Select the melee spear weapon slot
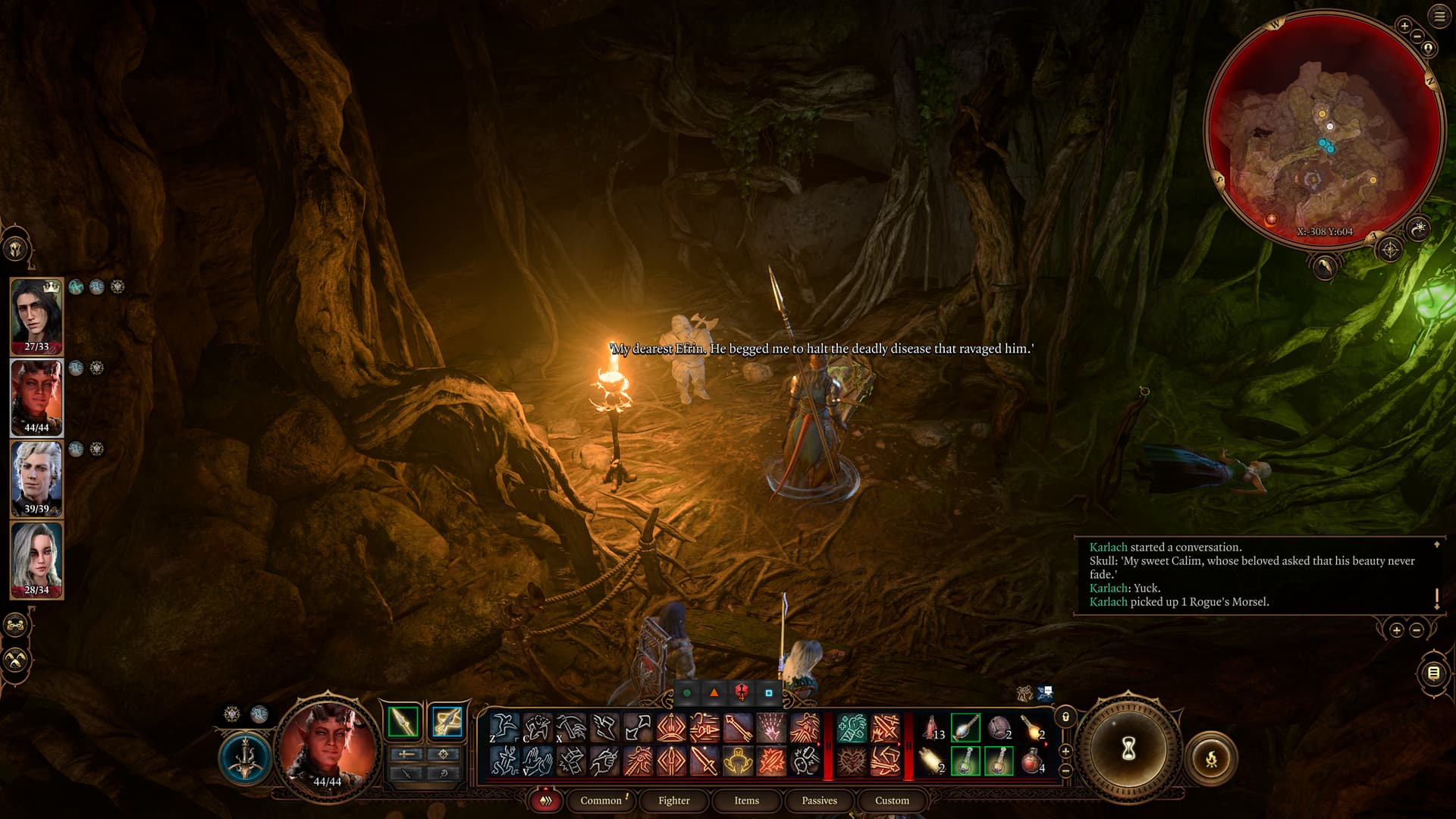1456x819 pixels. pyautogui.click(x=403, y=721)
